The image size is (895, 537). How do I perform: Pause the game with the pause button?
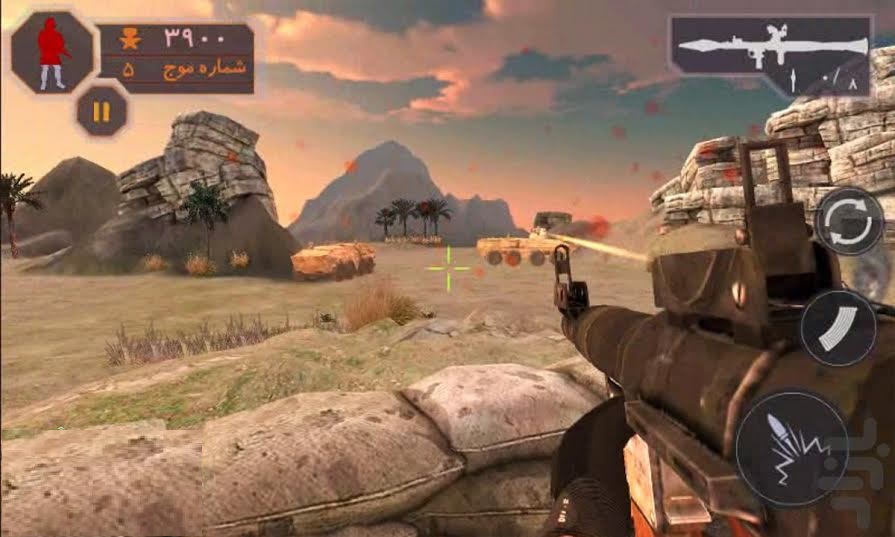[x=101, y=111]
